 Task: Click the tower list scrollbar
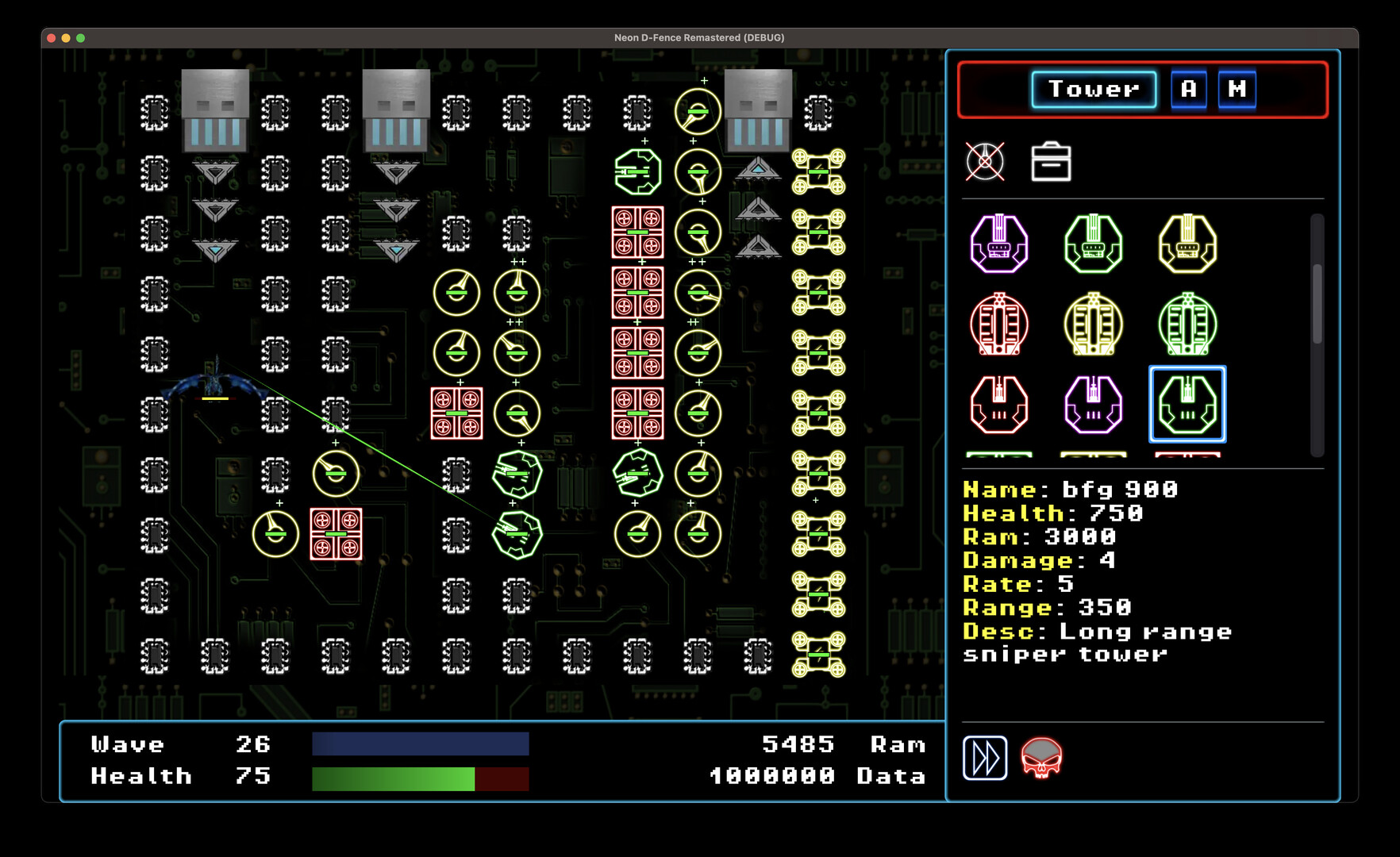[1317, 304]
